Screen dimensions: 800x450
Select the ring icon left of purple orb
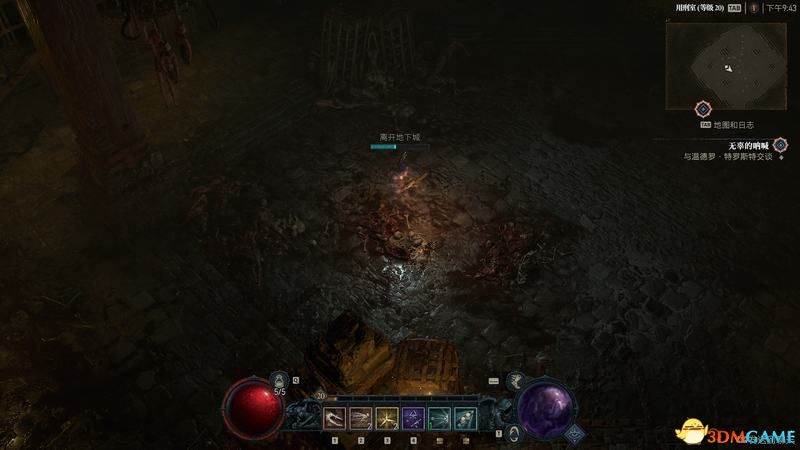tap(512, 432)
